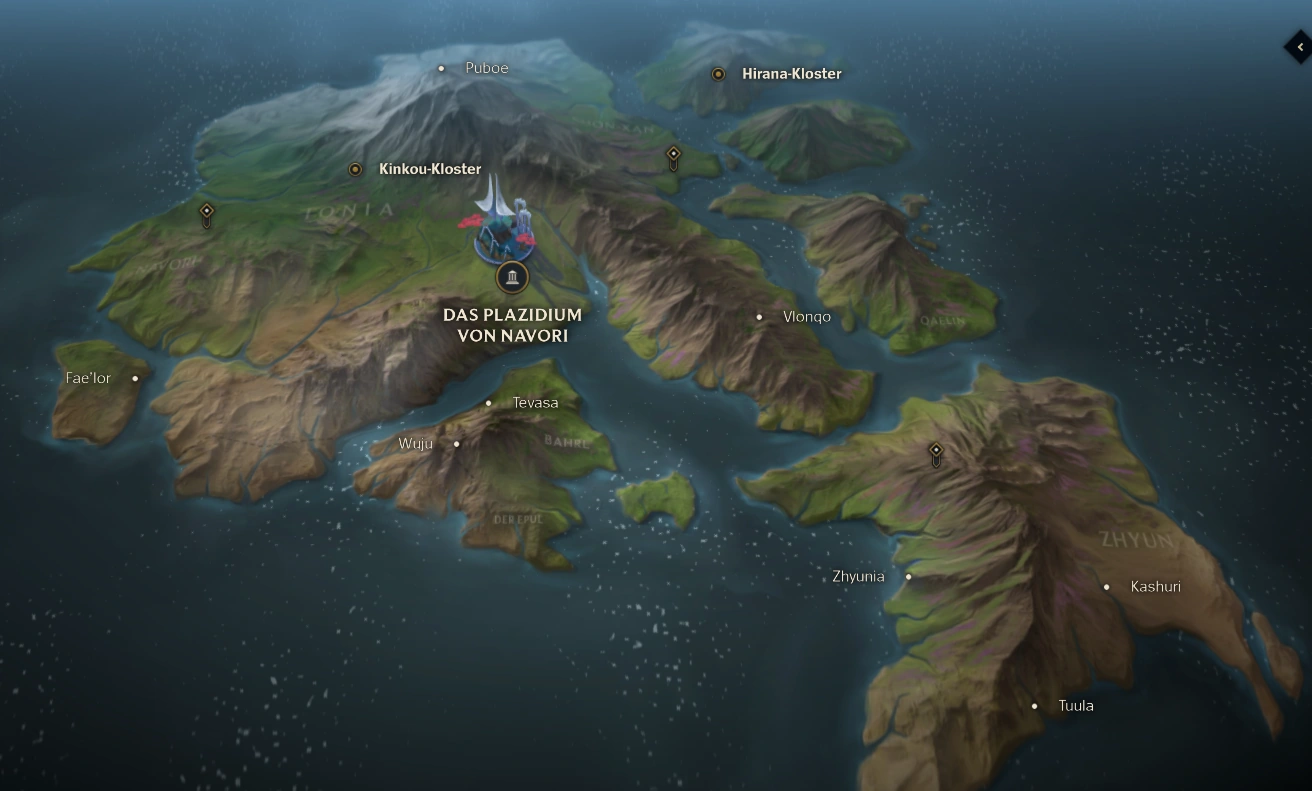The height and width of the screenshot is (791, 1312).
Task: Click the Vlonqo location dot marker
Action: click(x=759, y=316)
